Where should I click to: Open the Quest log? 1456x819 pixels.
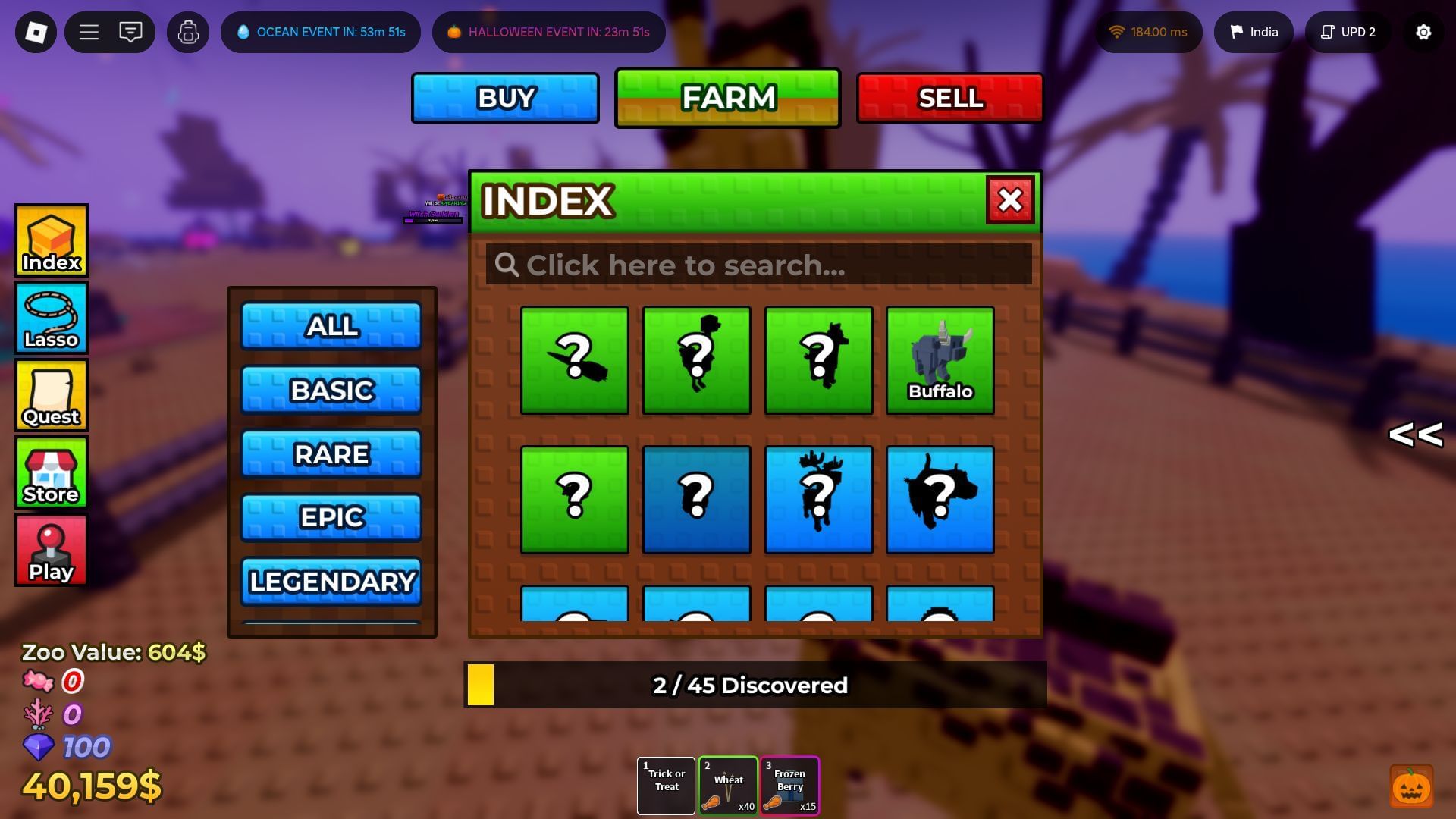click(x=50, y=394)
